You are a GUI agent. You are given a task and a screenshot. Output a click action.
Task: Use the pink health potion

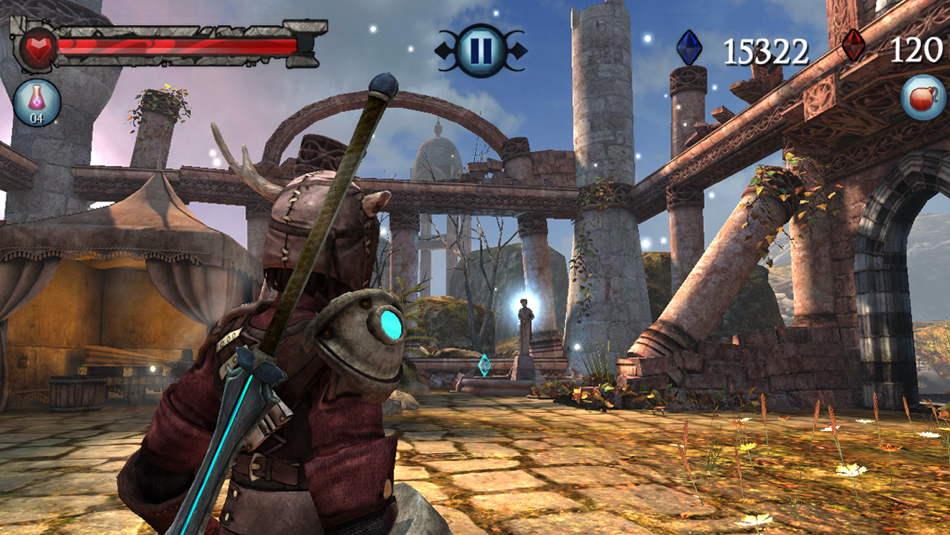click(37, 102)
